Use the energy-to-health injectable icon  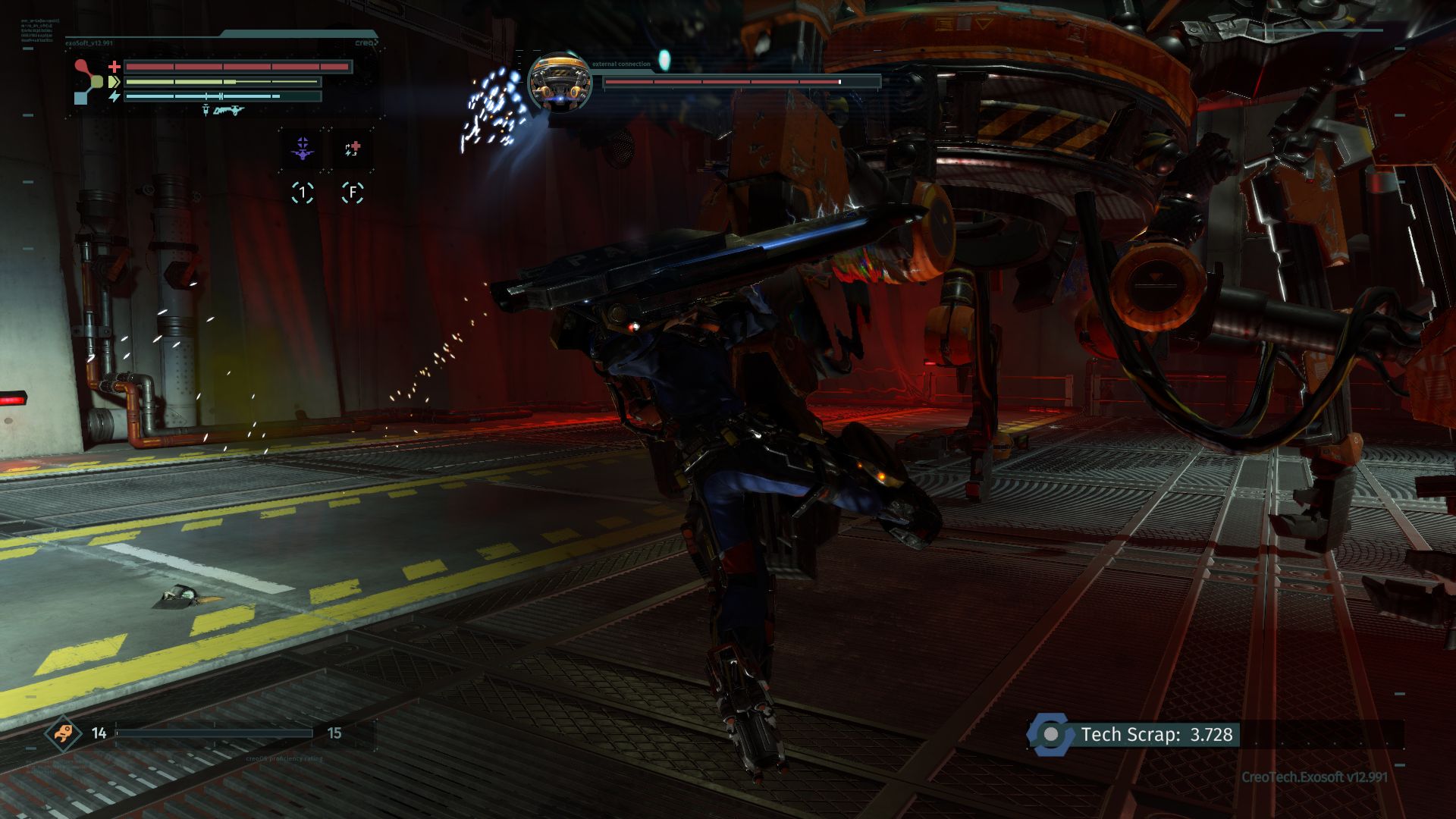click(x=352, y=149)
